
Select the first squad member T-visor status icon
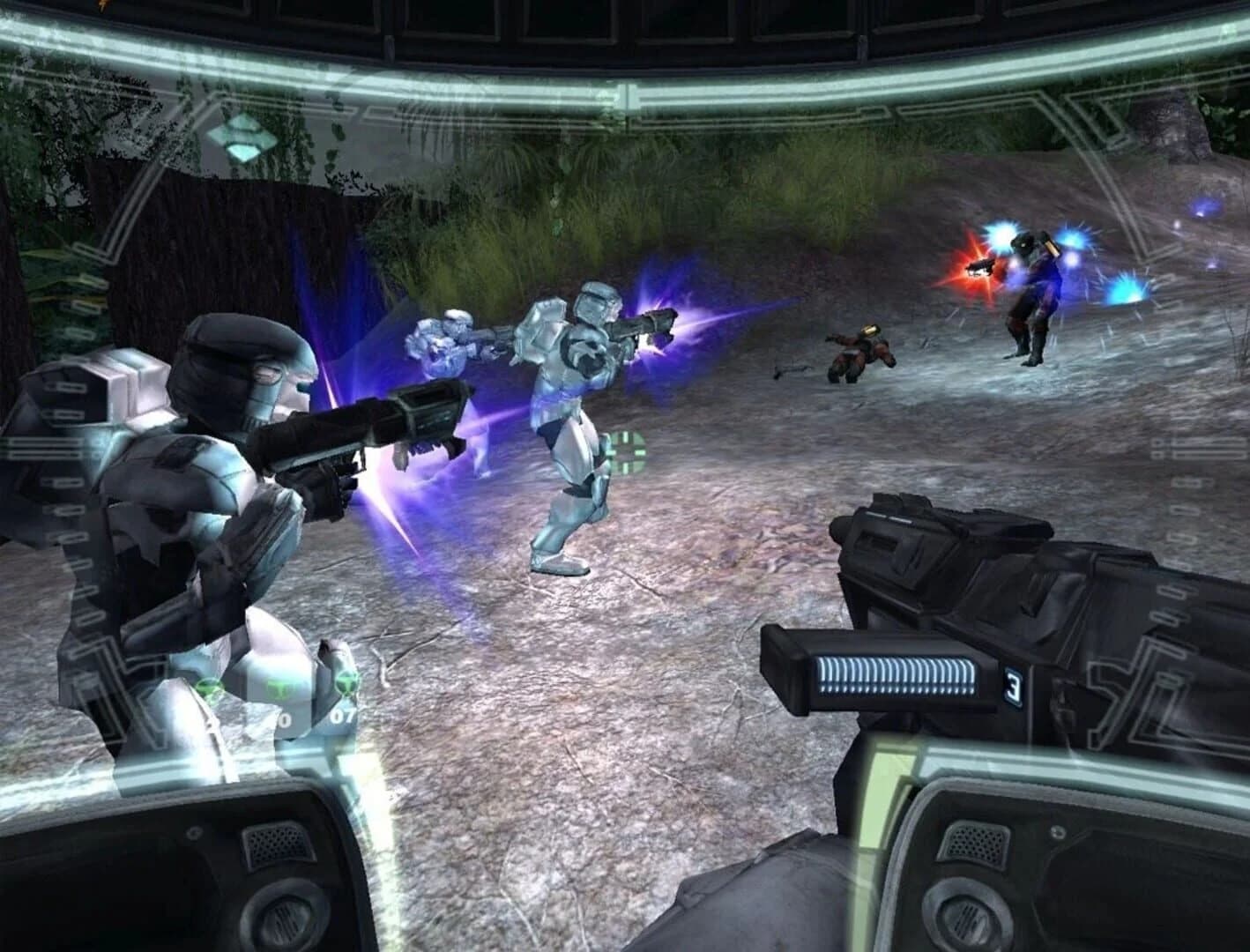[x=210, y=685]
